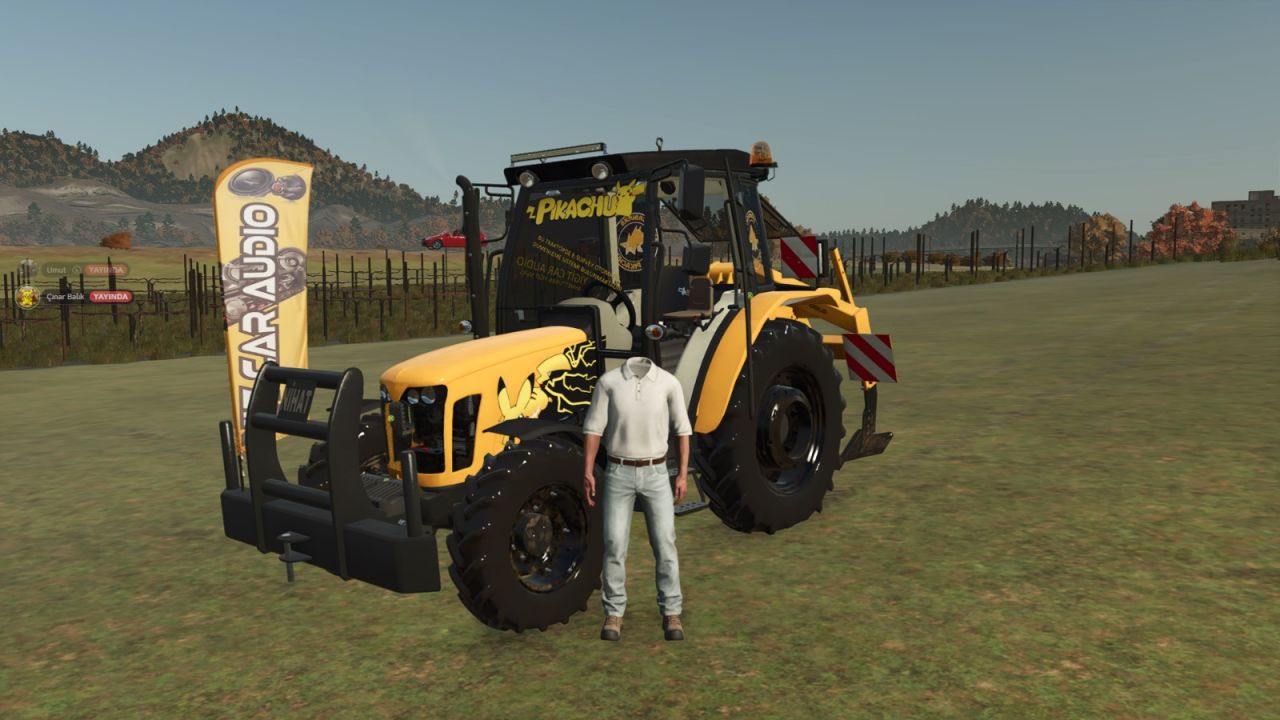Viewport: 1280px width, 720px height.
Task: Click the red YAYINDA badge next to Çınar Balık
Action: point(111,297)
